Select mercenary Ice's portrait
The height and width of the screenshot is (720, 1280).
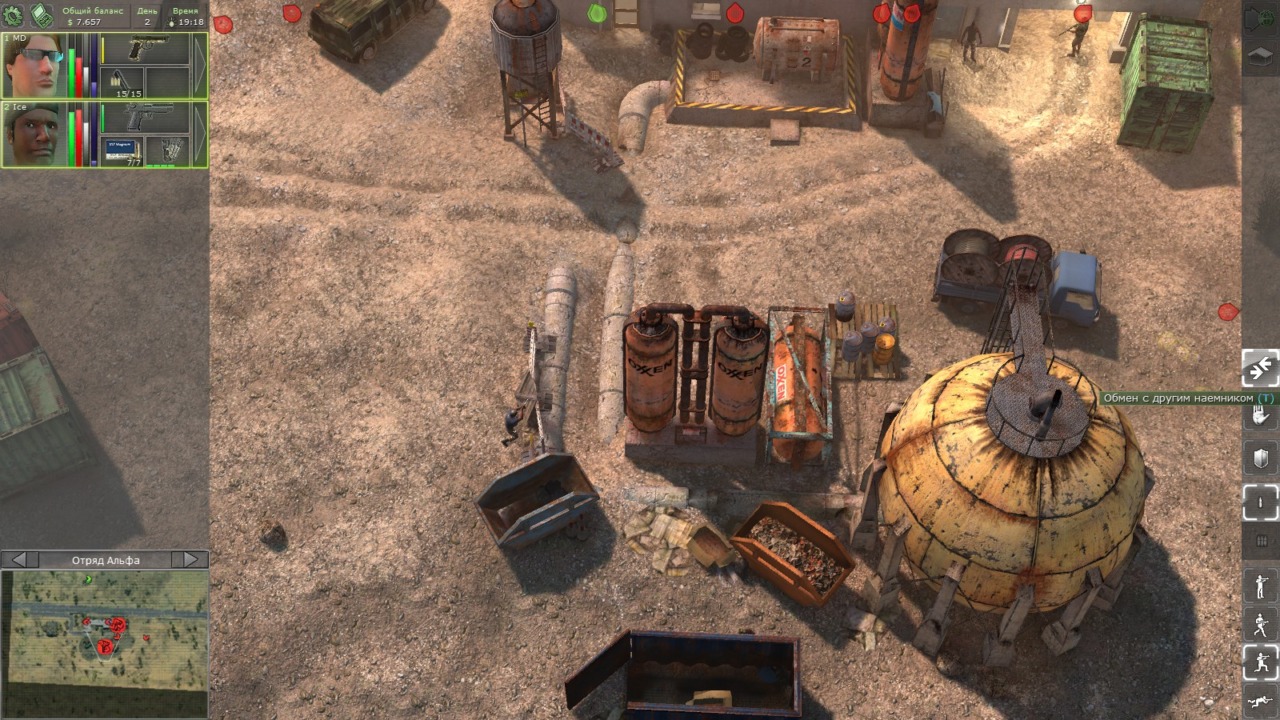(x=34, y=135)
